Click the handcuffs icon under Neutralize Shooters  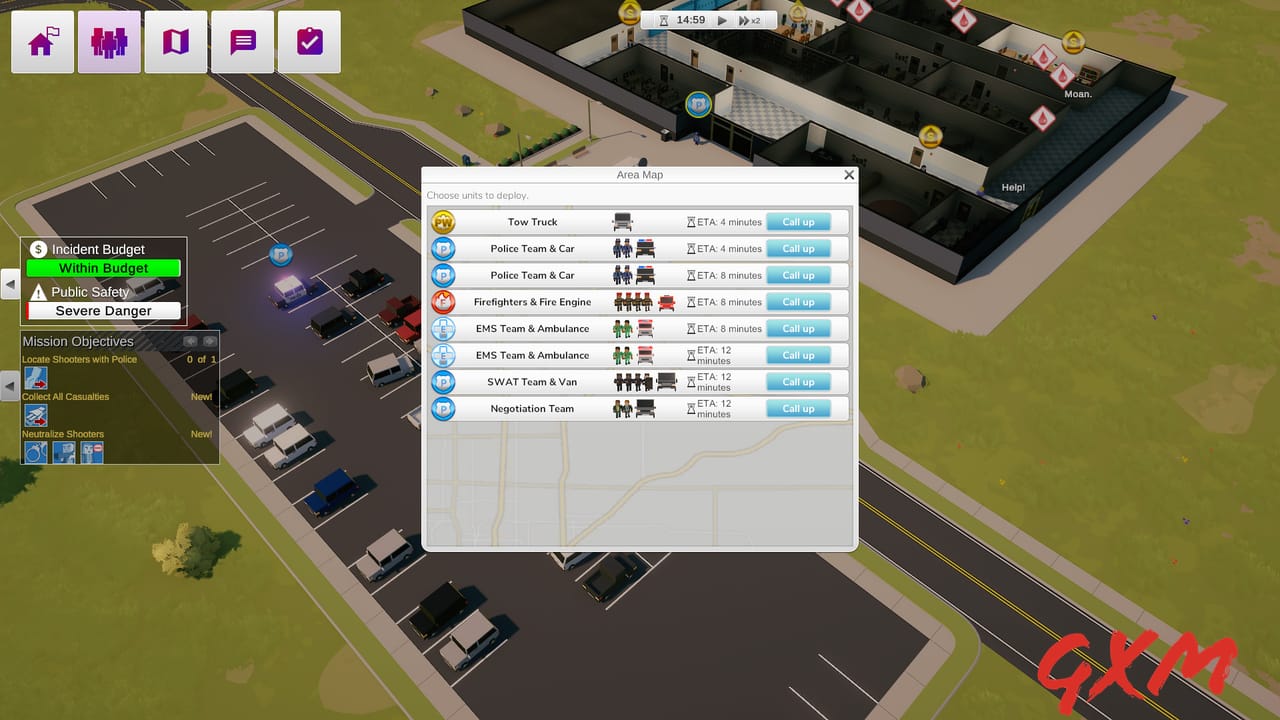[x=36, y=452]
